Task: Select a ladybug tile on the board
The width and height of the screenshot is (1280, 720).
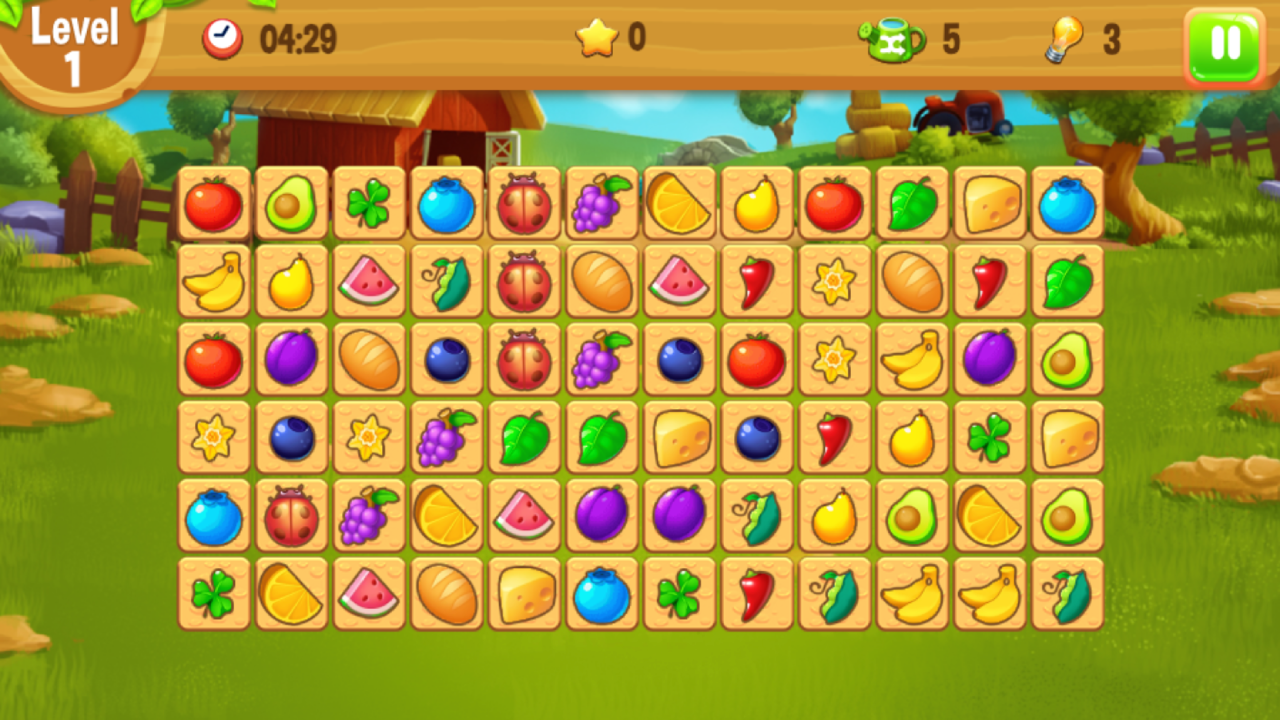Action: point(524,205)
